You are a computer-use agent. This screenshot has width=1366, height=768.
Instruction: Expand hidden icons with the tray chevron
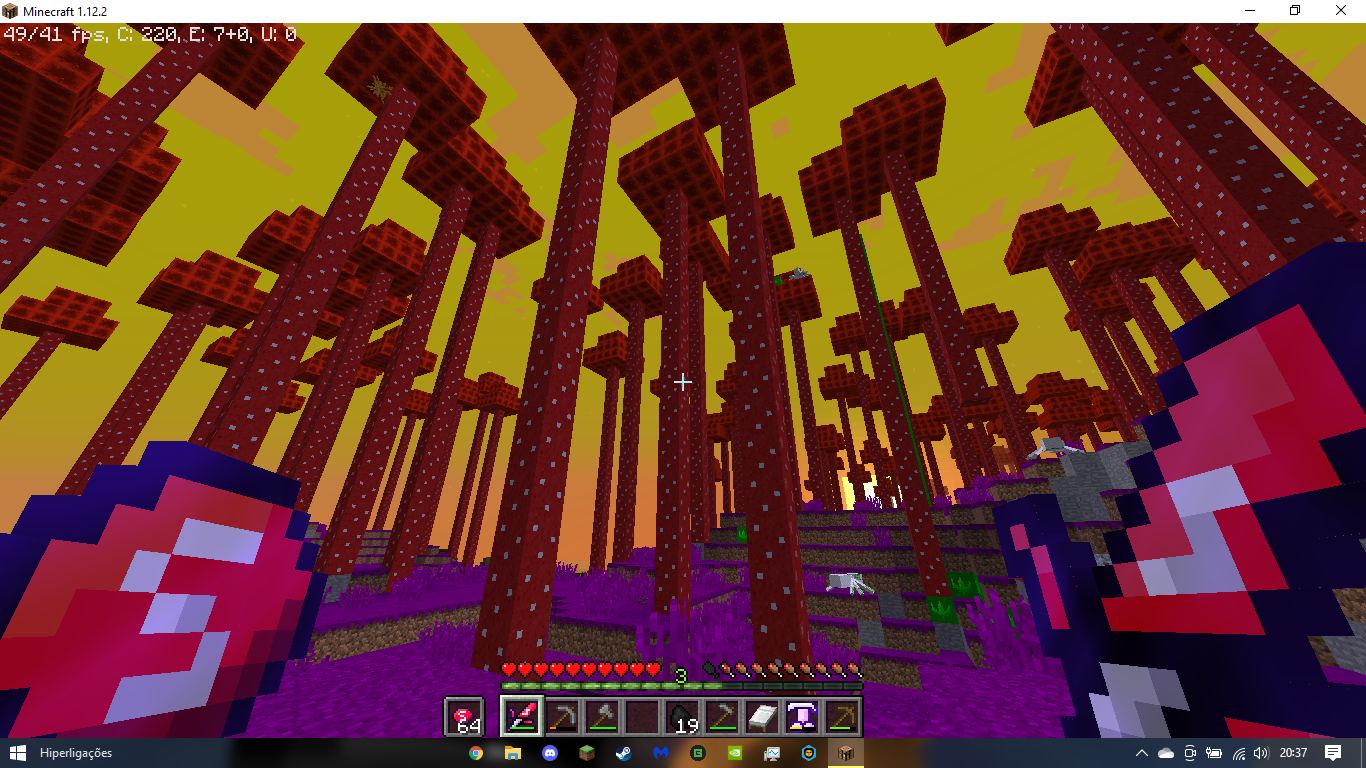pyautogui.click(x=1142, y=755)
